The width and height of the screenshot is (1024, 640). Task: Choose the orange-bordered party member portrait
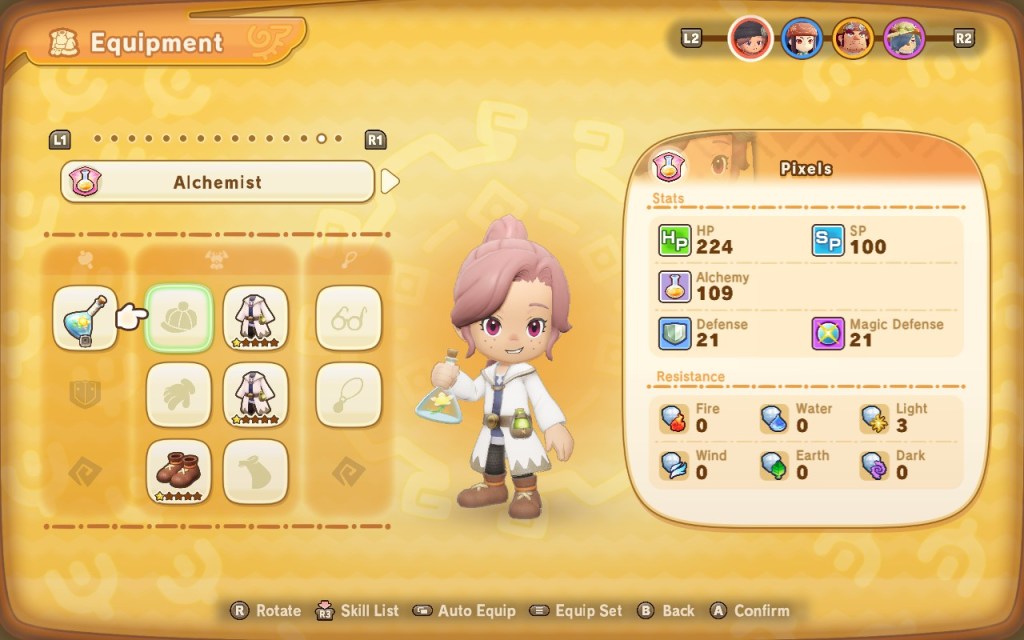pos(853,38)
